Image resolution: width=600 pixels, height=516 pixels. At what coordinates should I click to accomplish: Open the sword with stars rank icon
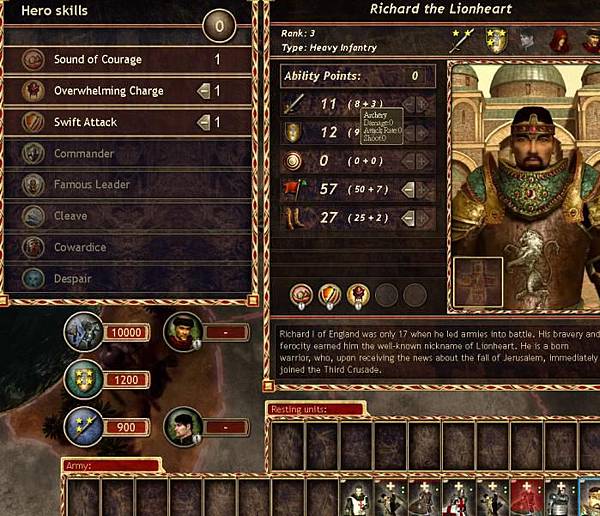point(461,39)
